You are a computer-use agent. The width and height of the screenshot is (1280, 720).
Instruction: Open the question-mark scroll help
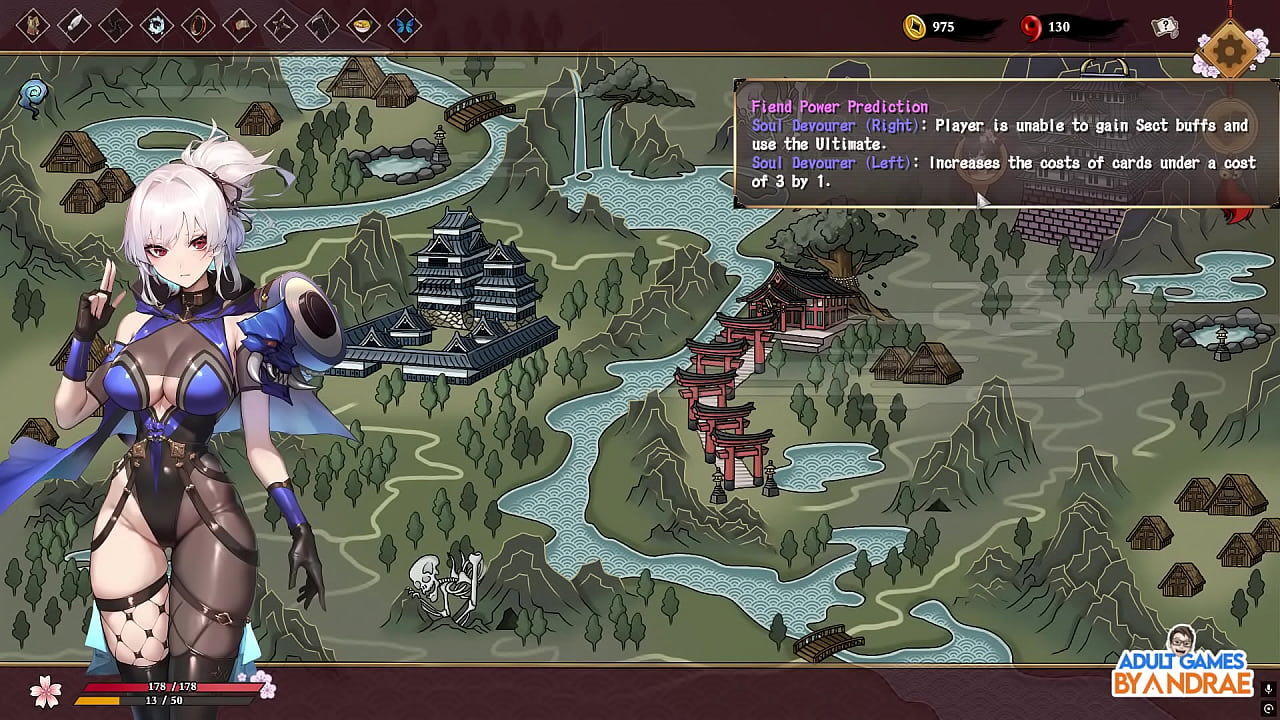pyautogui.click(x=1165, y=27)
